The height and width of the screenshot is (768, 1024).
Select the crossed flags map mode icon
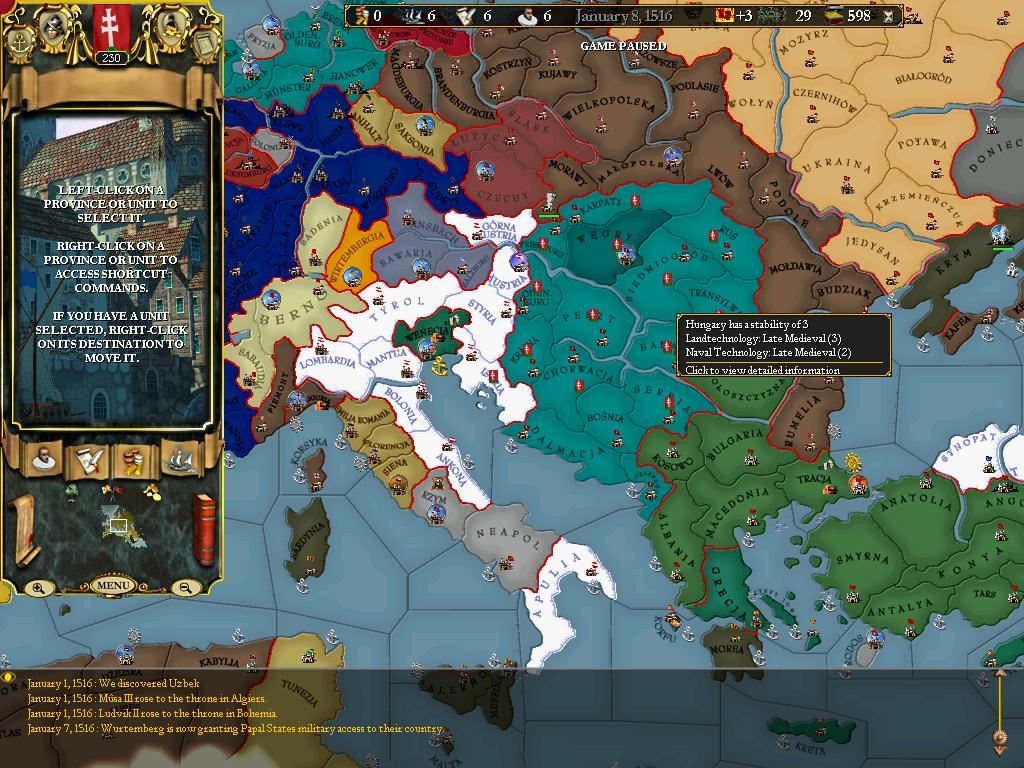pyautogui.click(x=112, y=490)
